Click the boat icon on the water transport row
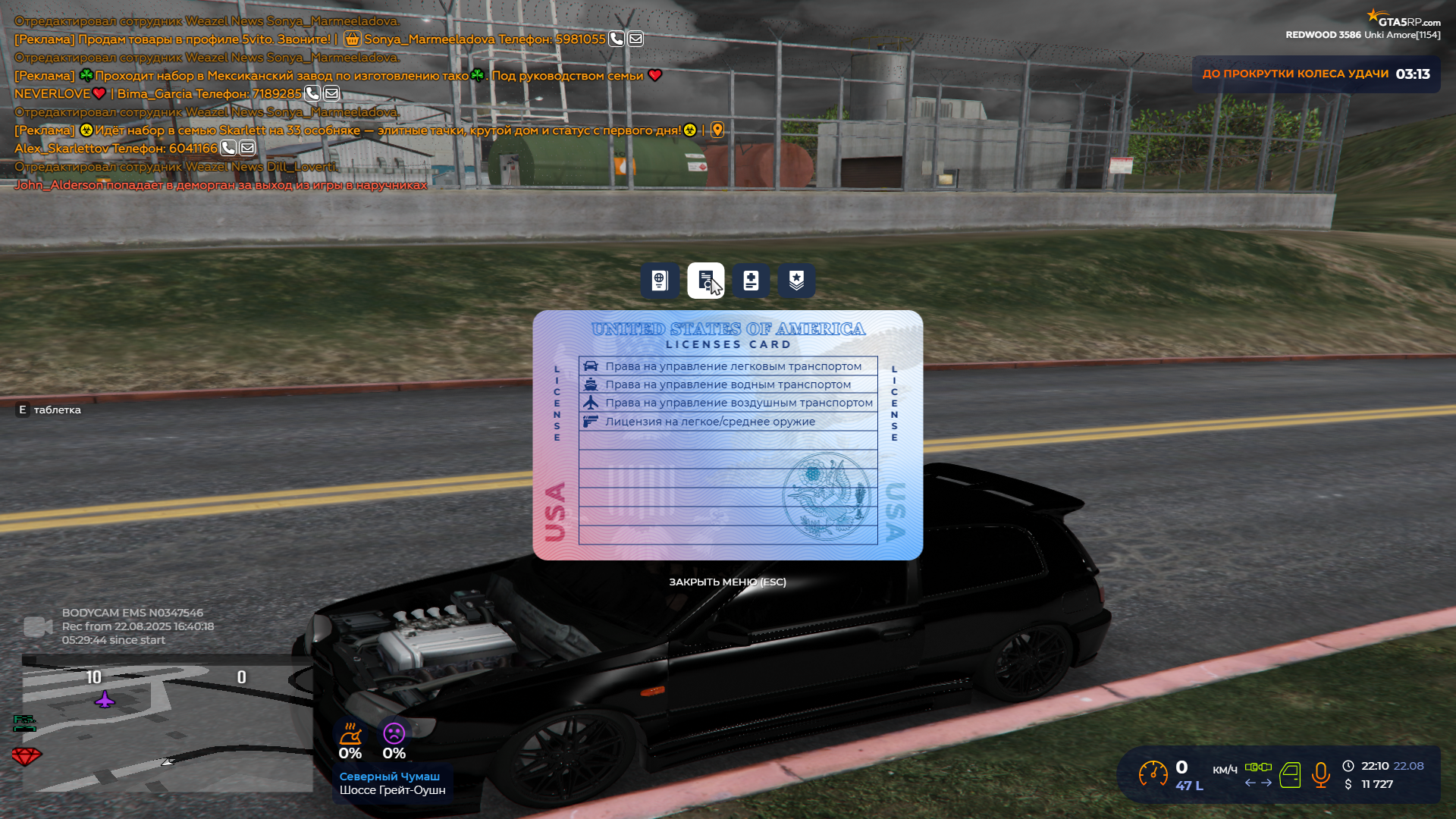The width and height of the screenshot is (1456, 819). [x=591, y=384]
